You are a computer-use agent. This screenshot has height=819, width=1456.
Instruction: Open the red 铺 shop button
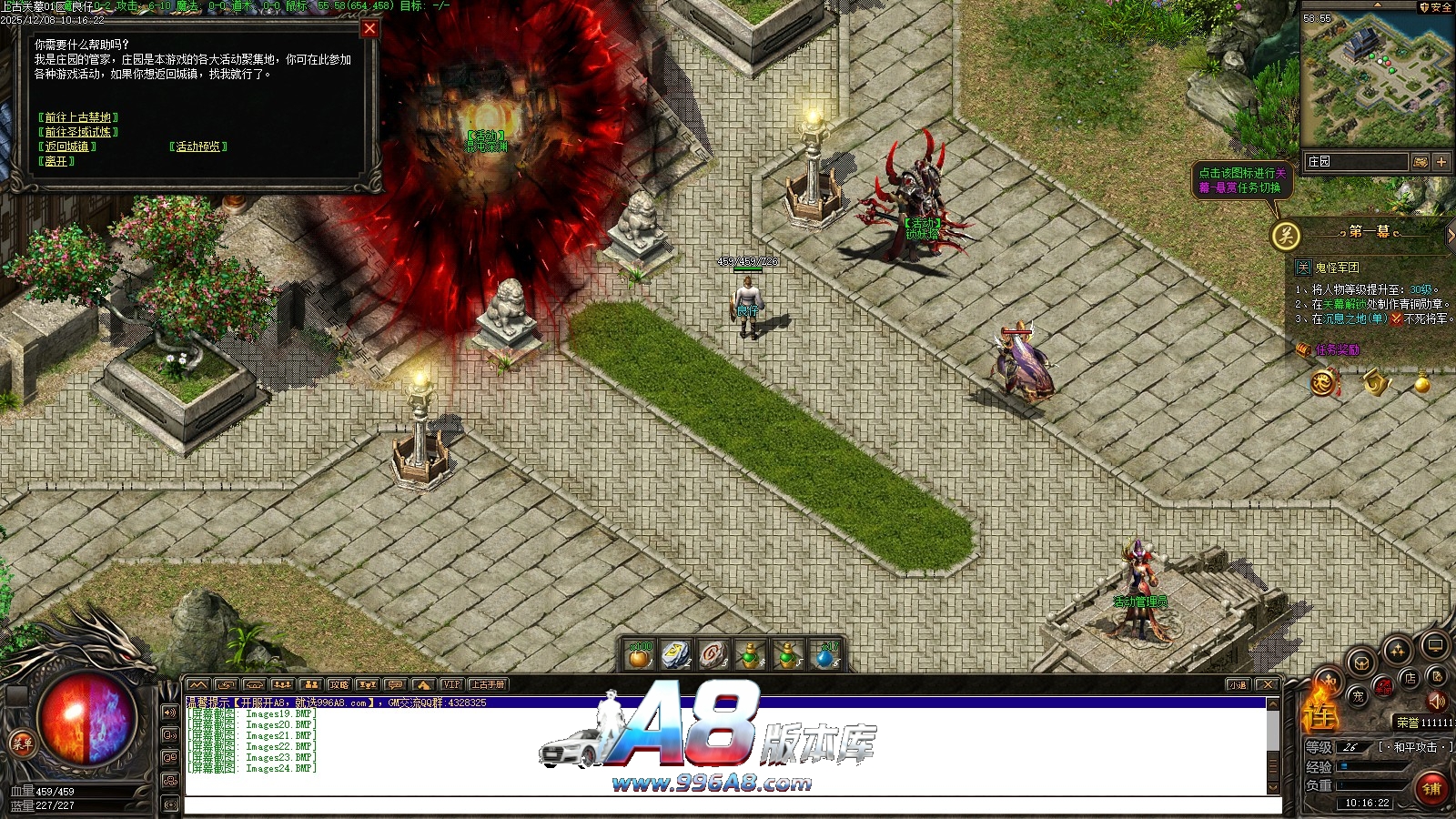tap(1431, 788)
